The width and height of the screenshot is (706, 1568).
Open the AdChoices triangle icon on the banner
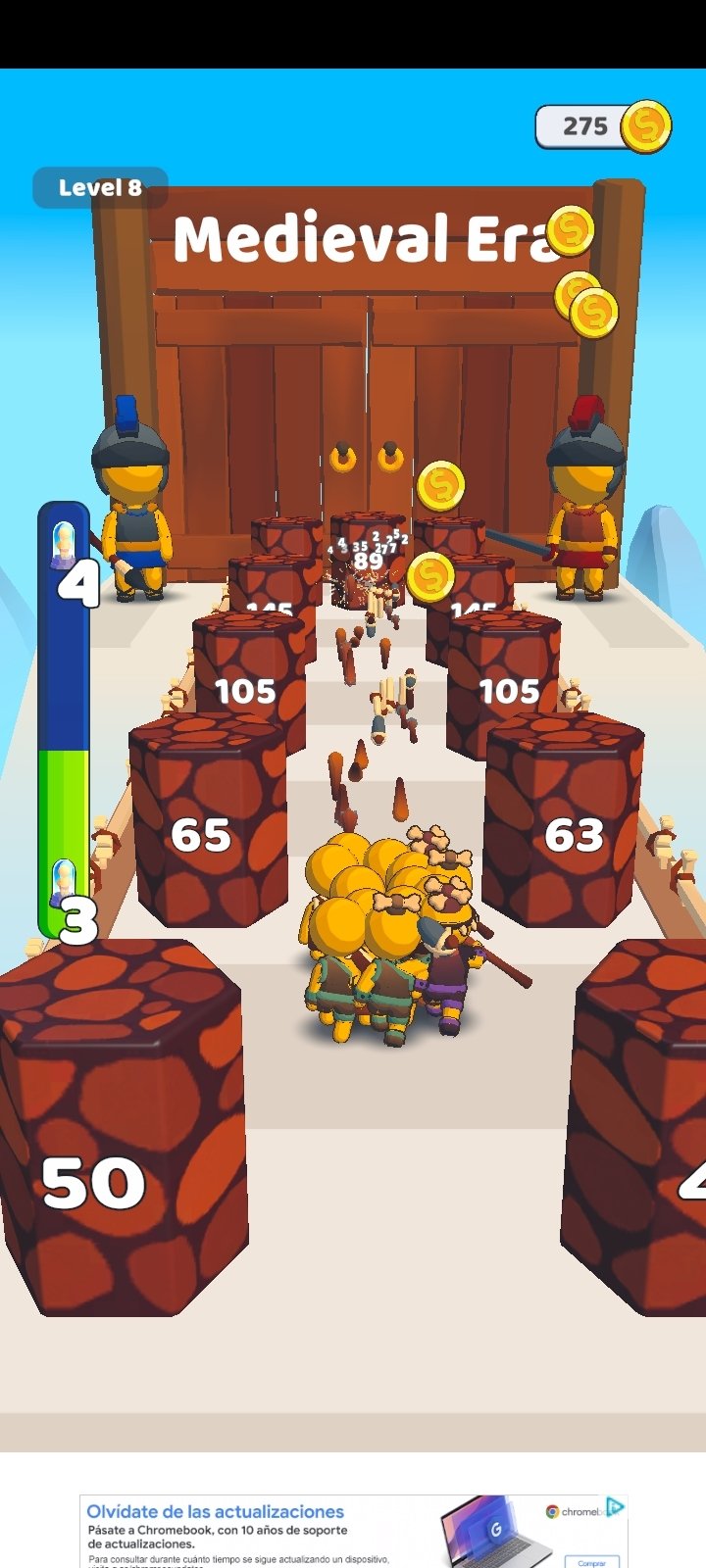click(615, 1506)
